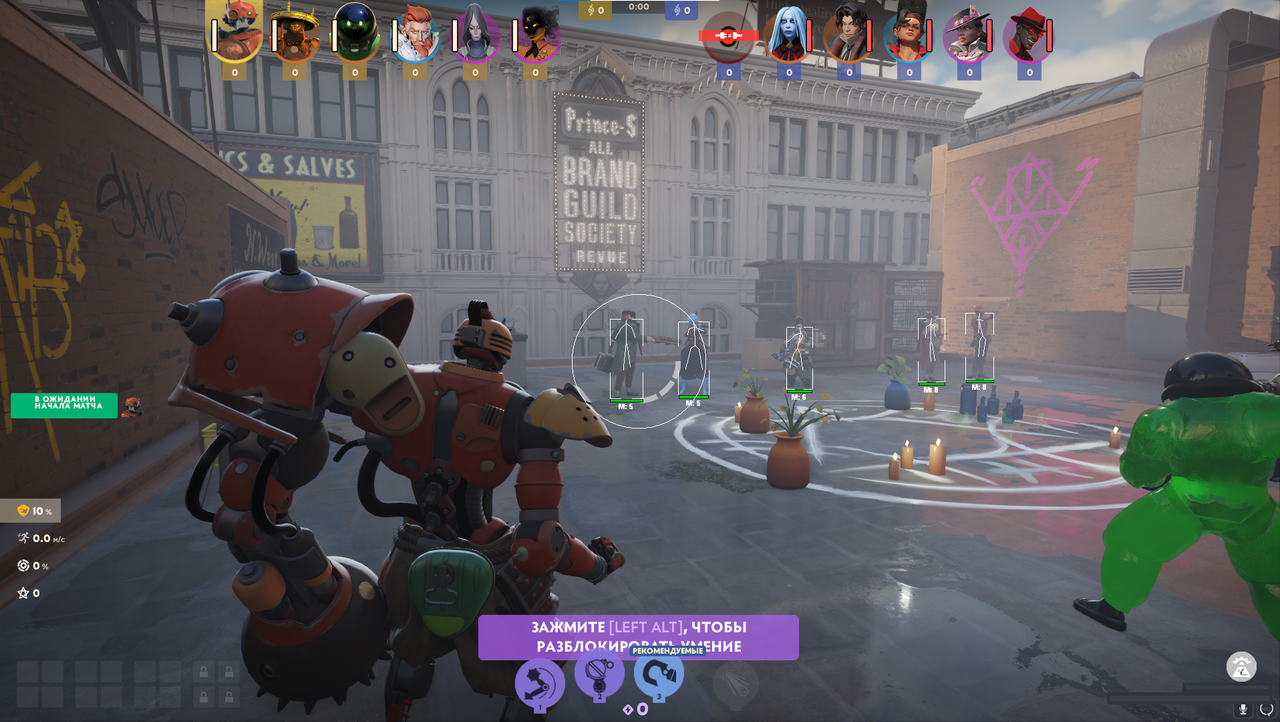Click the round white icon above microphone
1280x722 pixels.
(x=1241, y=666)
